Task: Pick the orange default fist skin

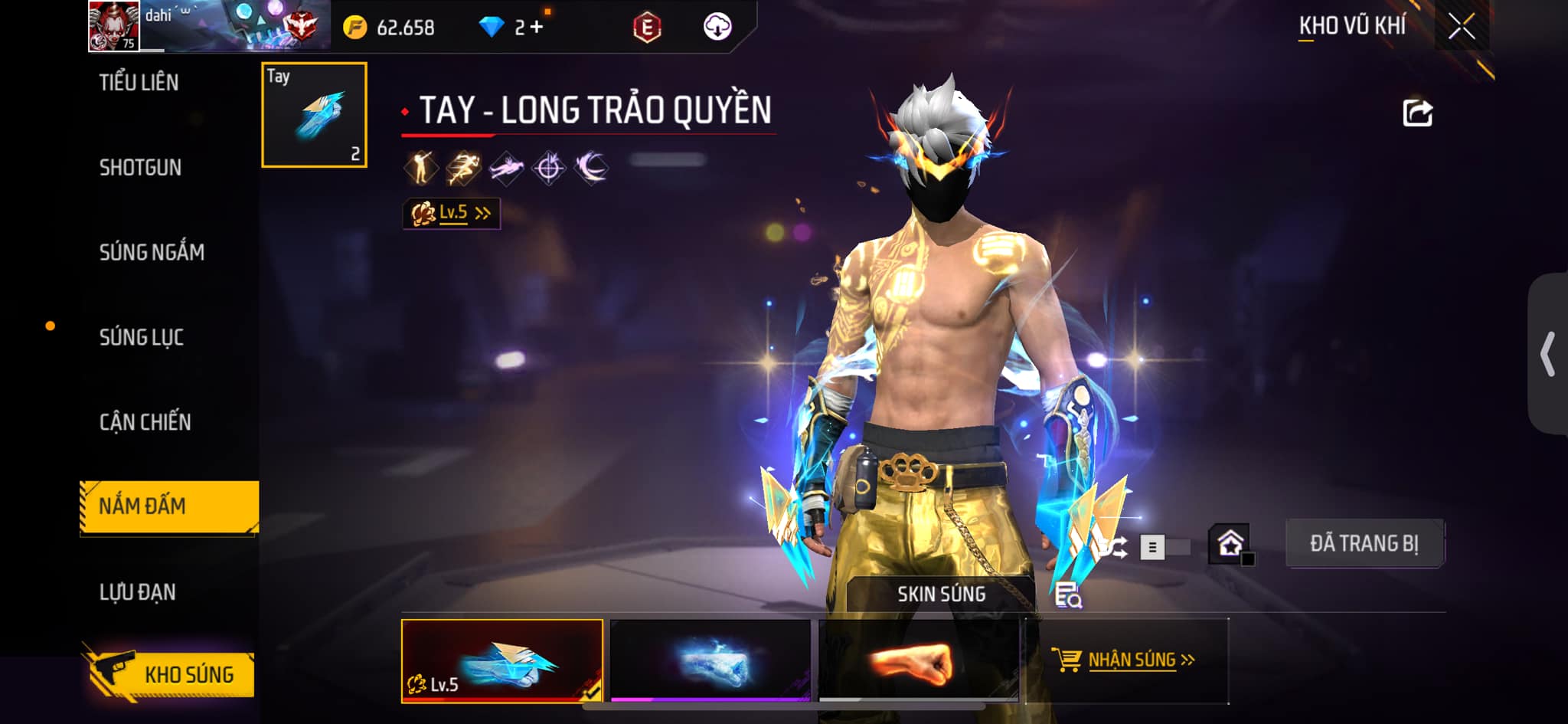Action: point(919,660)
